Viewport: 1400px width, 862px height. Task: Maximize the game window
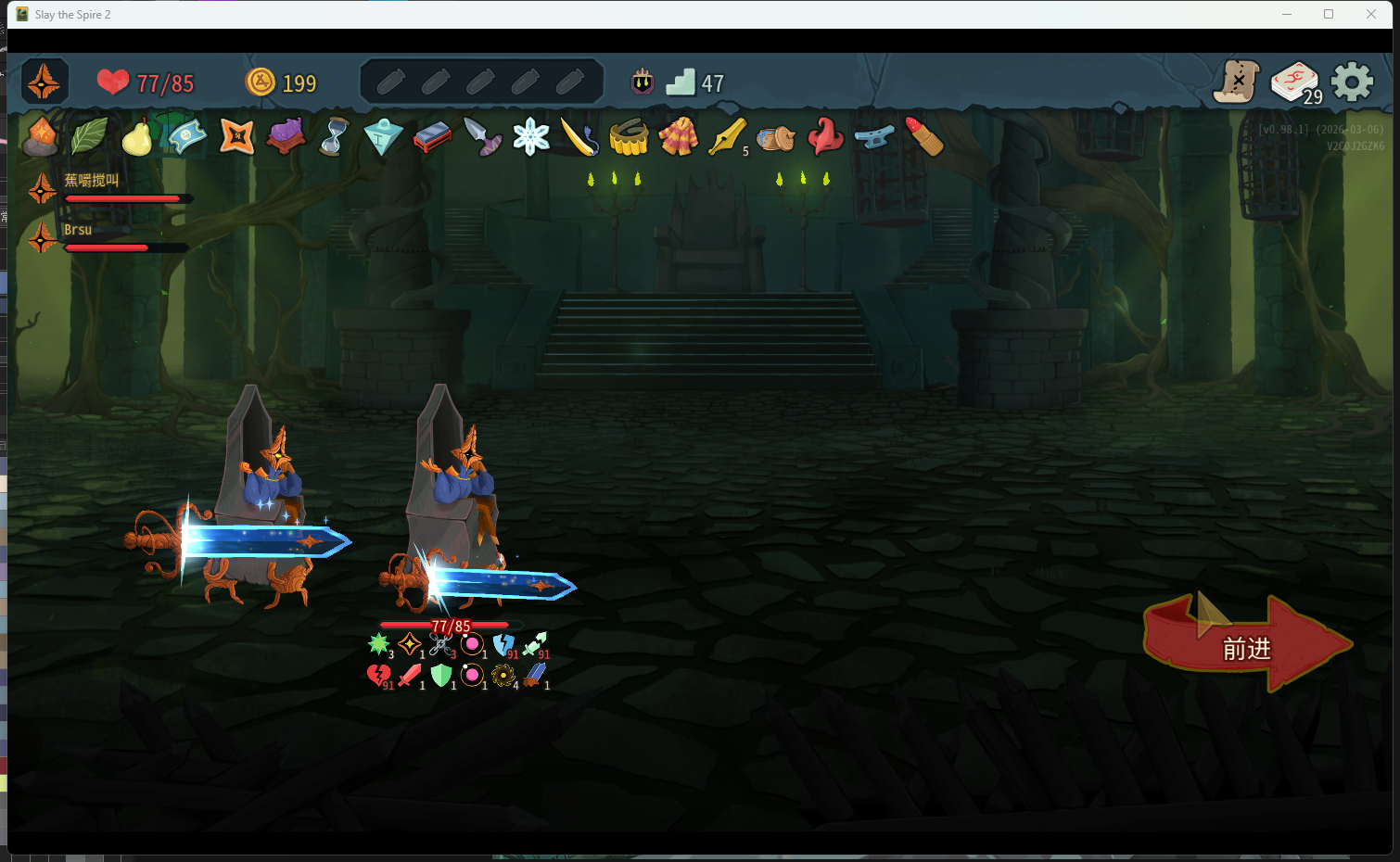pyautogui.click(x=1329, y=14)
